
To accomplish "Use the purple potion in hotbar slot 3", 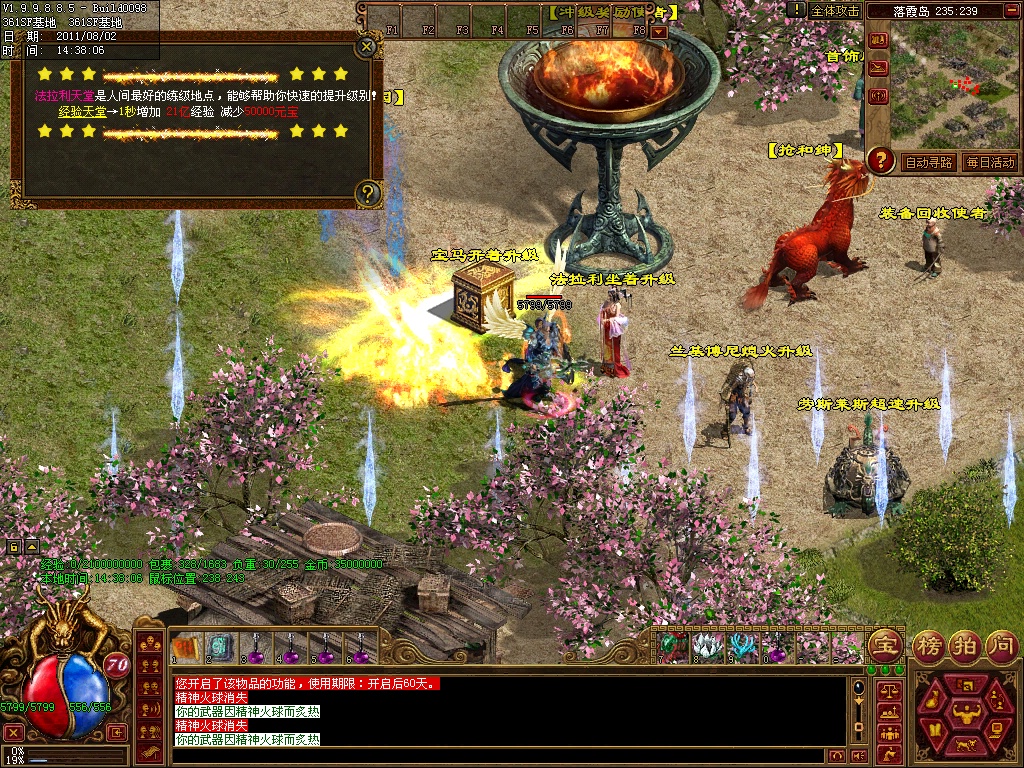I will pyautogui.click(x=254, y=650).
